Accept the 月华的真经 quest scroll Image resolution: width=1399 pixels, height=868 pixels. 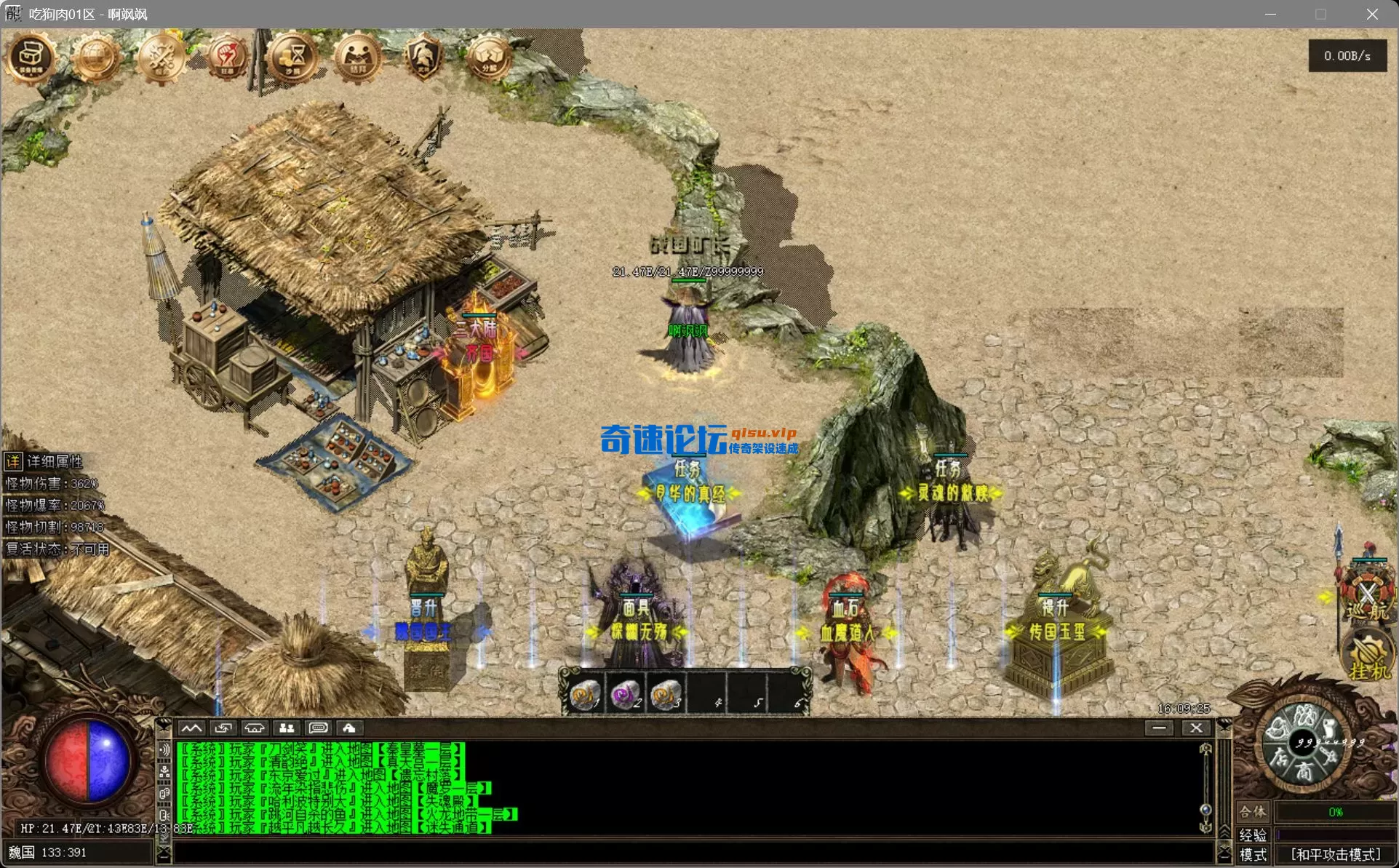coord(690,498)
